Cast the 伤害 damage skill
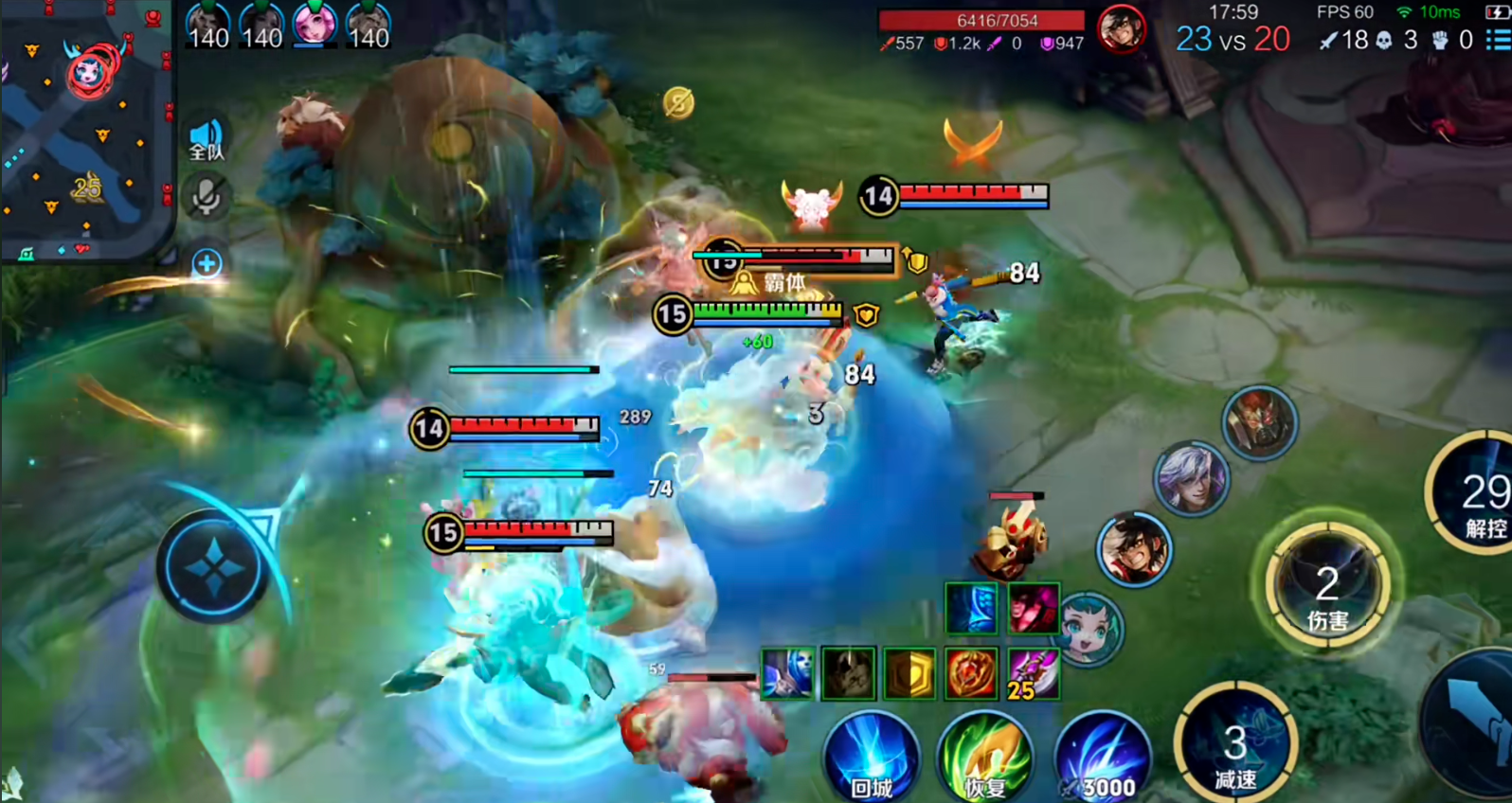This screenshot has width=1512, height=803. click(1327, 587)
